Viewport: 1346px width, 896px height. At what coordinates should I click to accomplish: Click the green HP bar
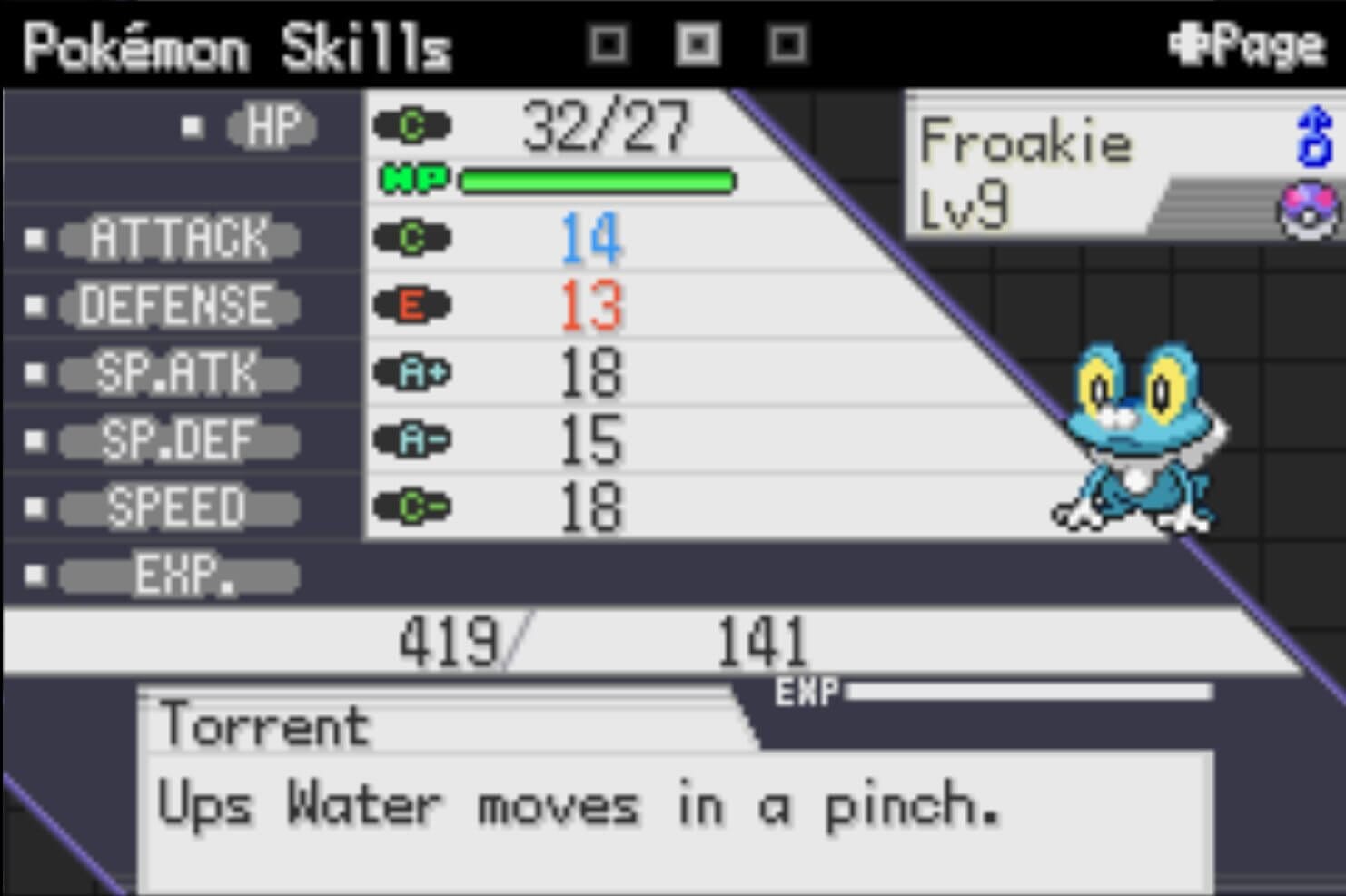[595, 182]
